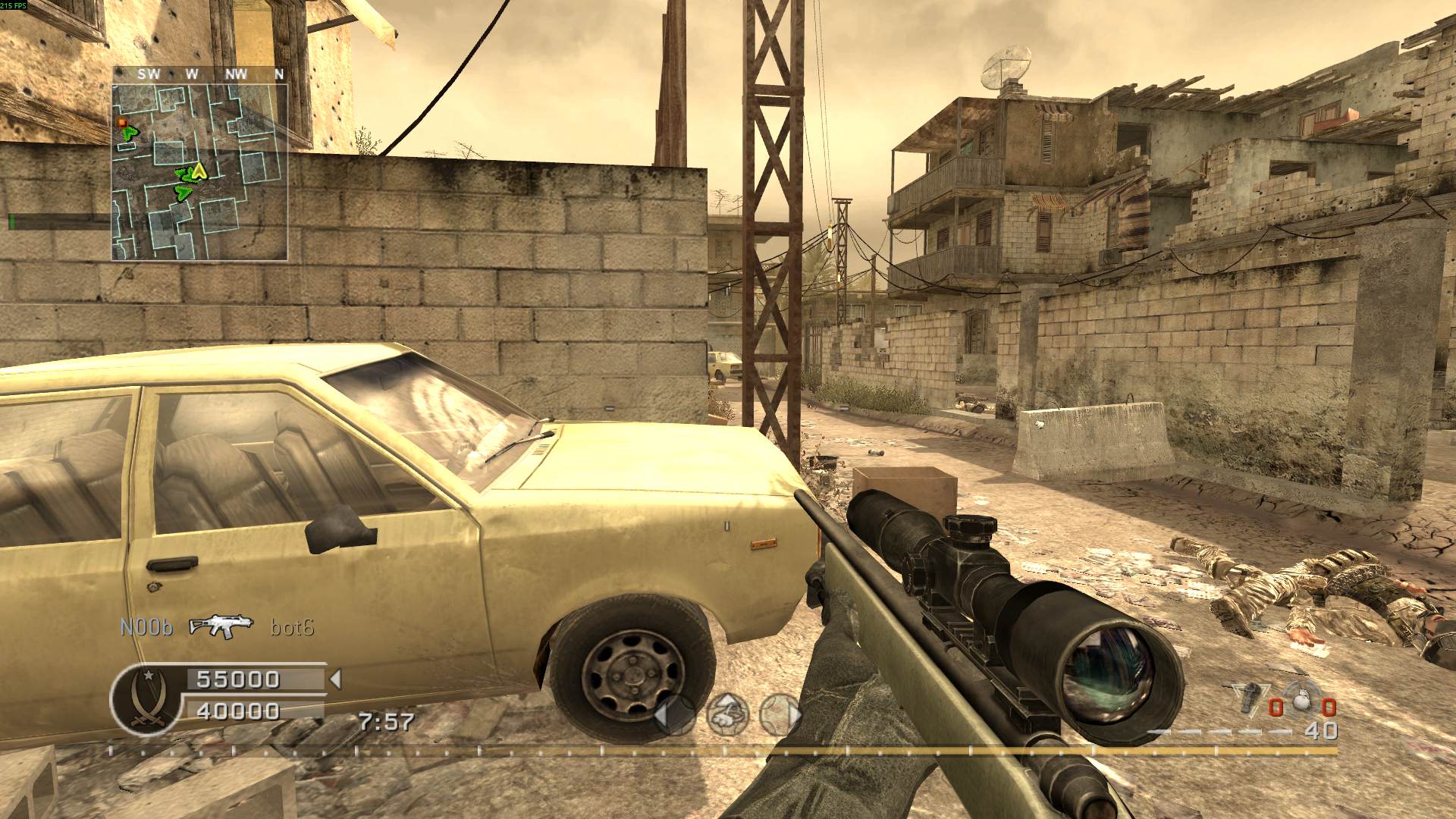1456x819 pixels.
Task: Click the compass strip above the minimap
Action: click(x=200, y=74)
